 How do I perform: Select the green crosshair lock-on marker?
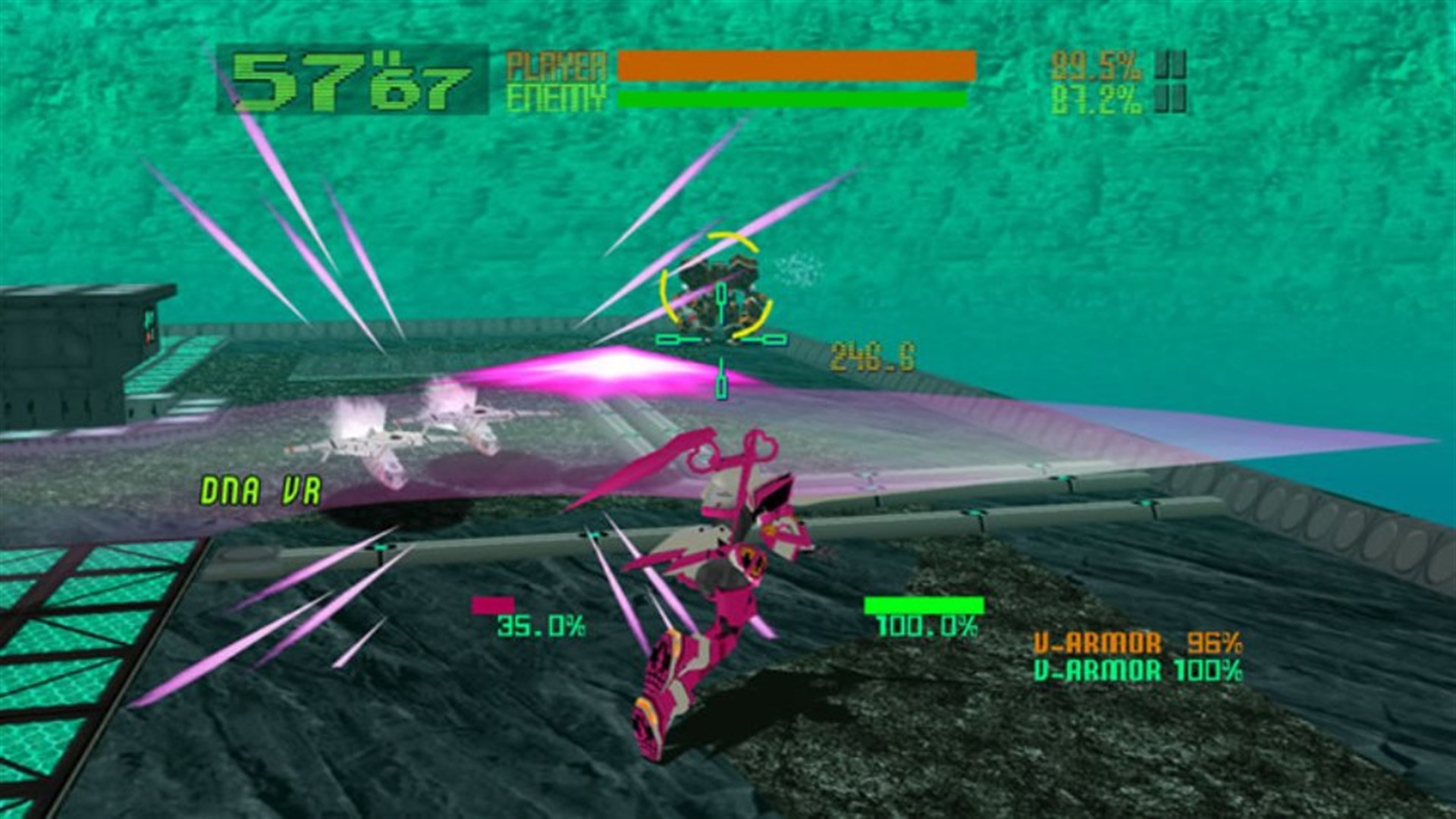[719, 338]
